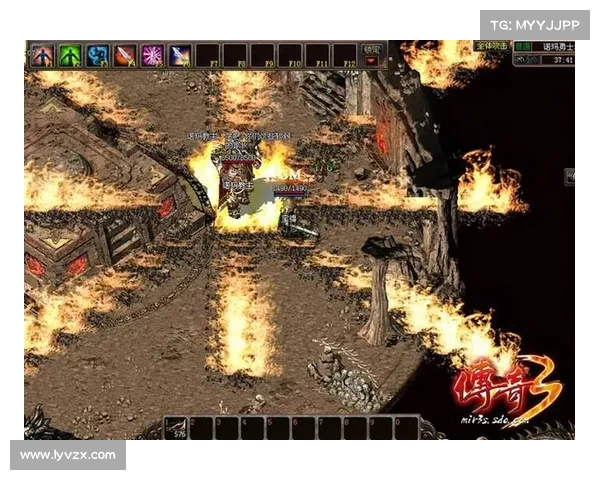
Task: Use the green glowing skill icon
Action: (x=69, y=55)
